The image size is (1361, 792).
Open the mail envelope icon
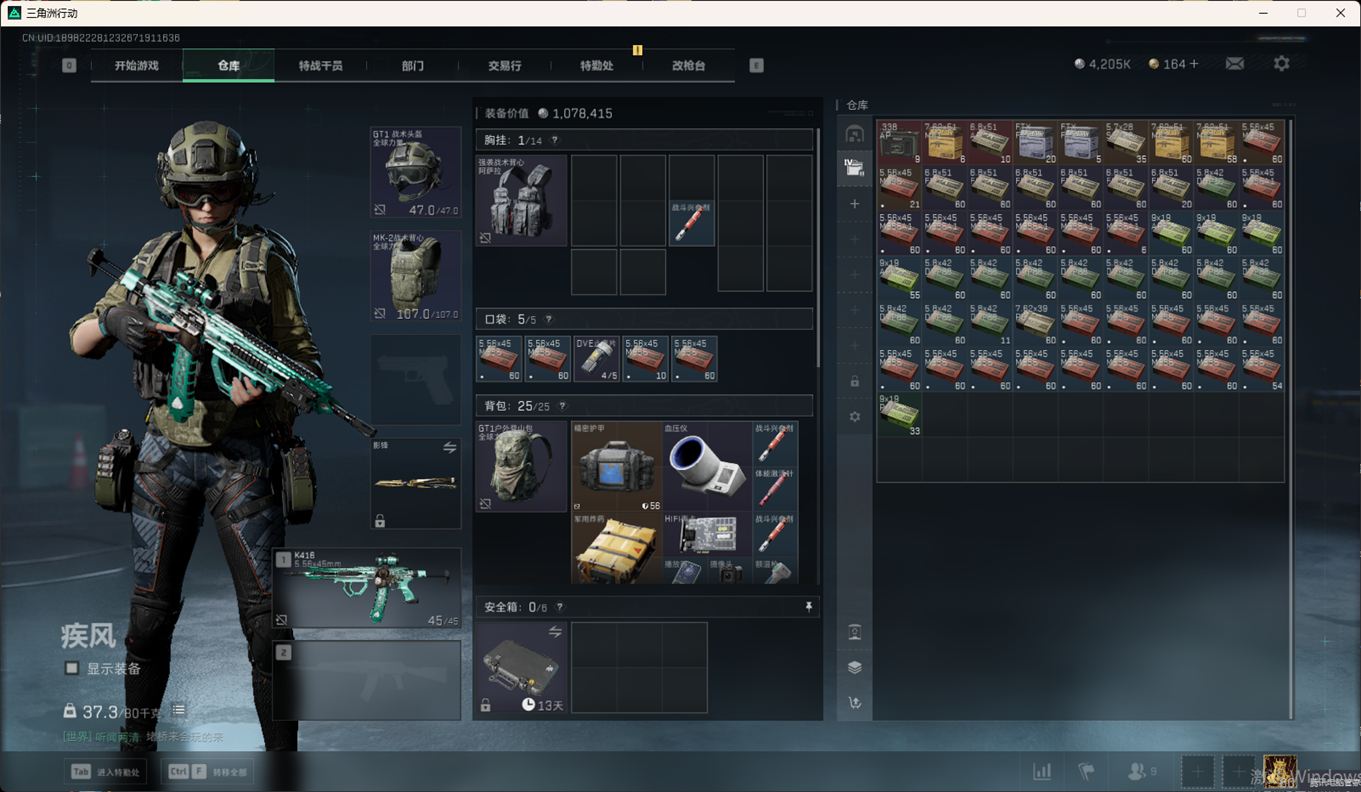(1235, 64)
